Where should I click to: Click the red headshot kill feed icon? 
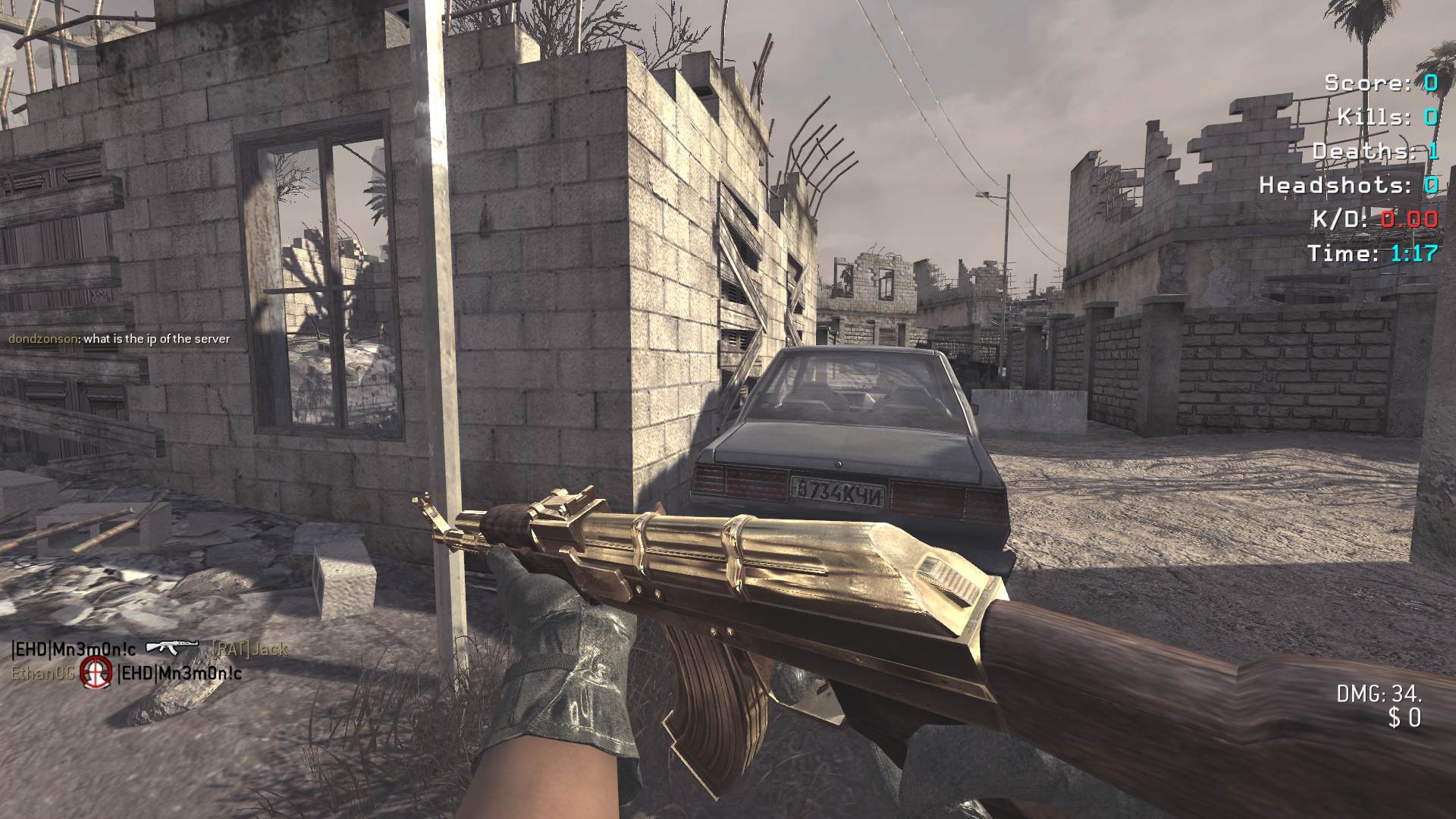coord(96,671)
